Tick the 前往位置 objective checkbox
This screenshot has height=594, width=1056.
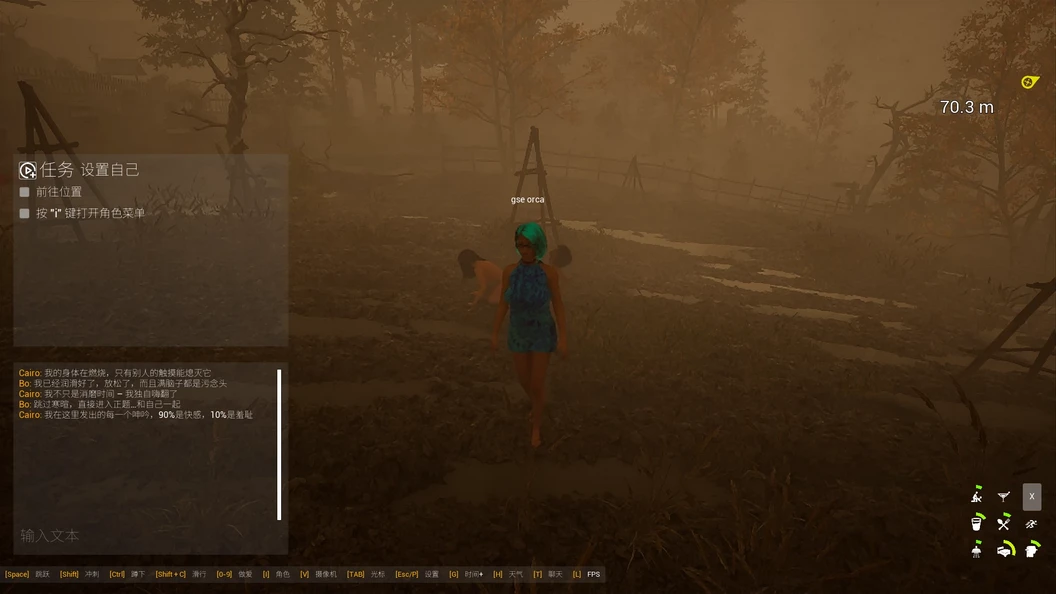(25, 192)
